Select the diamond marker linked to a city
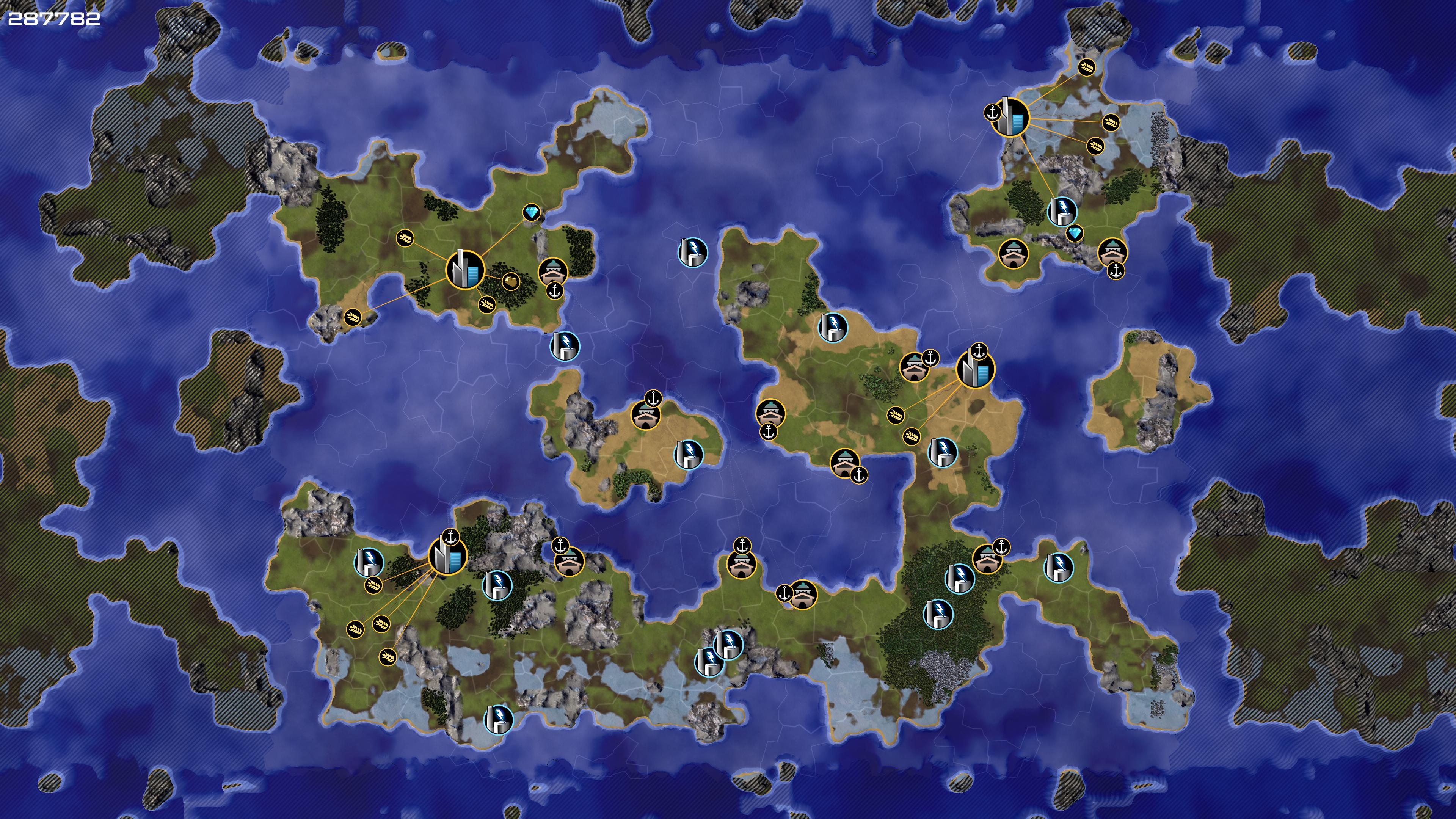 531,212
